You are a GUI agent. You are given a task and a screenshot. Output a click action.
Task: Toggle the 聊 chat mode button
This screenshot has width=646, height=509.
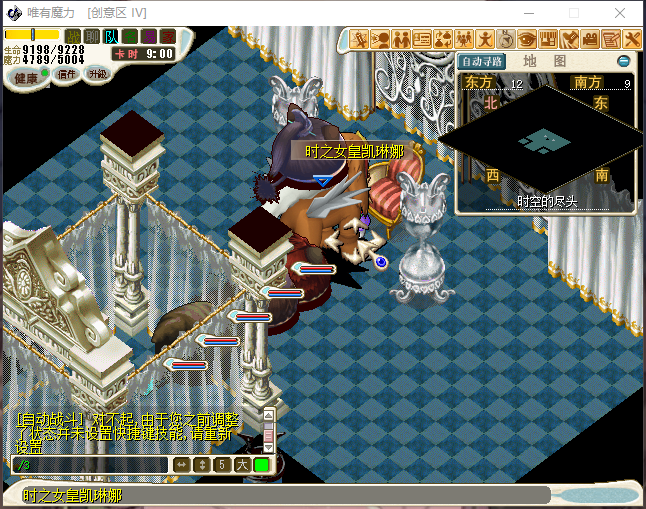click(92, 37)
